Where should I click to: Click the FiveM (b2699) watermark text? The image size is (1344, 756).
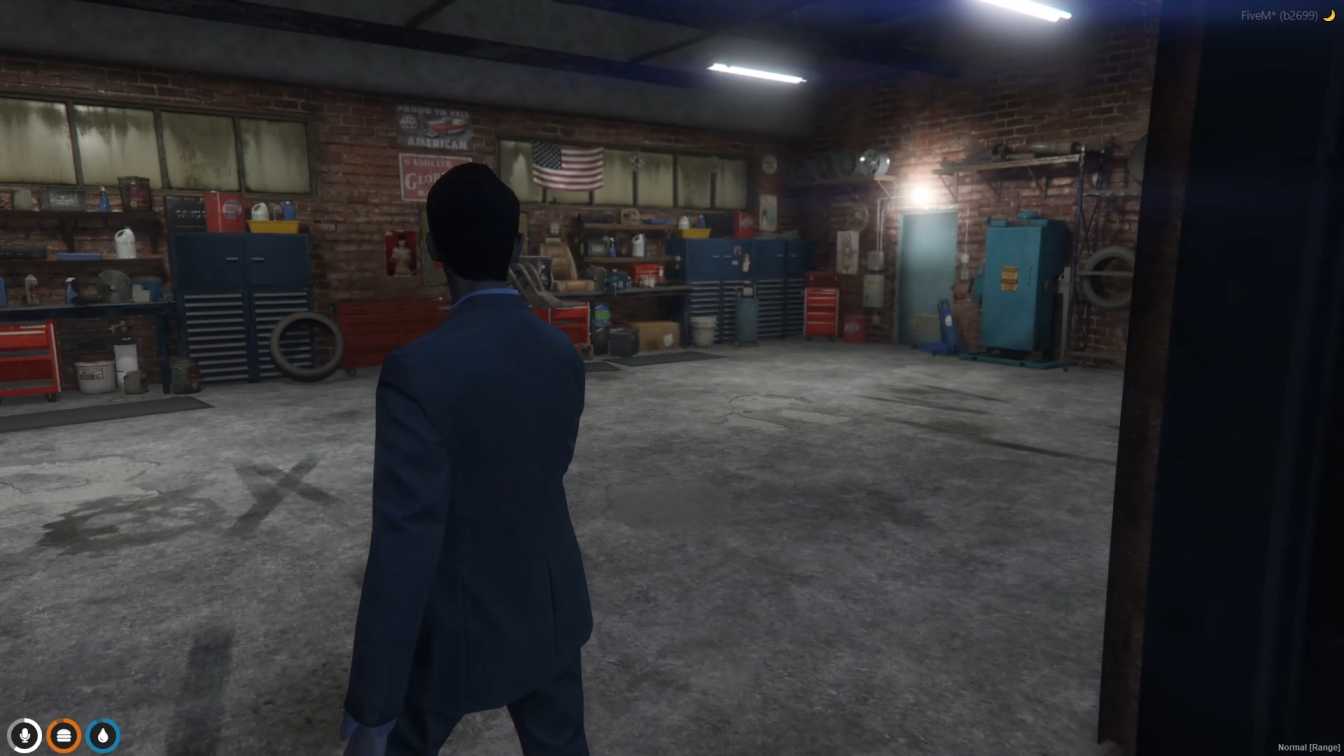(x=1281, y=15)
